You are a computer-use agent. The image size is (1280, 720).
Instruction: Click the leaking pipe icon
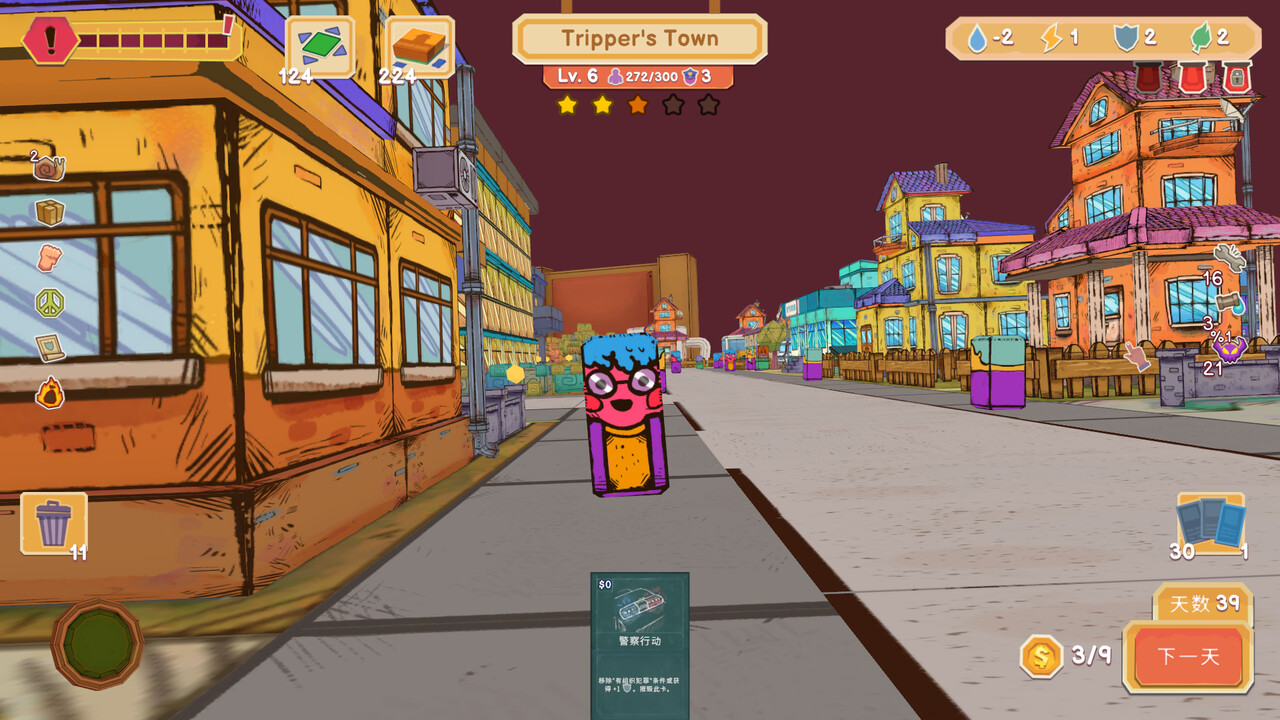tap(1231, 302)
